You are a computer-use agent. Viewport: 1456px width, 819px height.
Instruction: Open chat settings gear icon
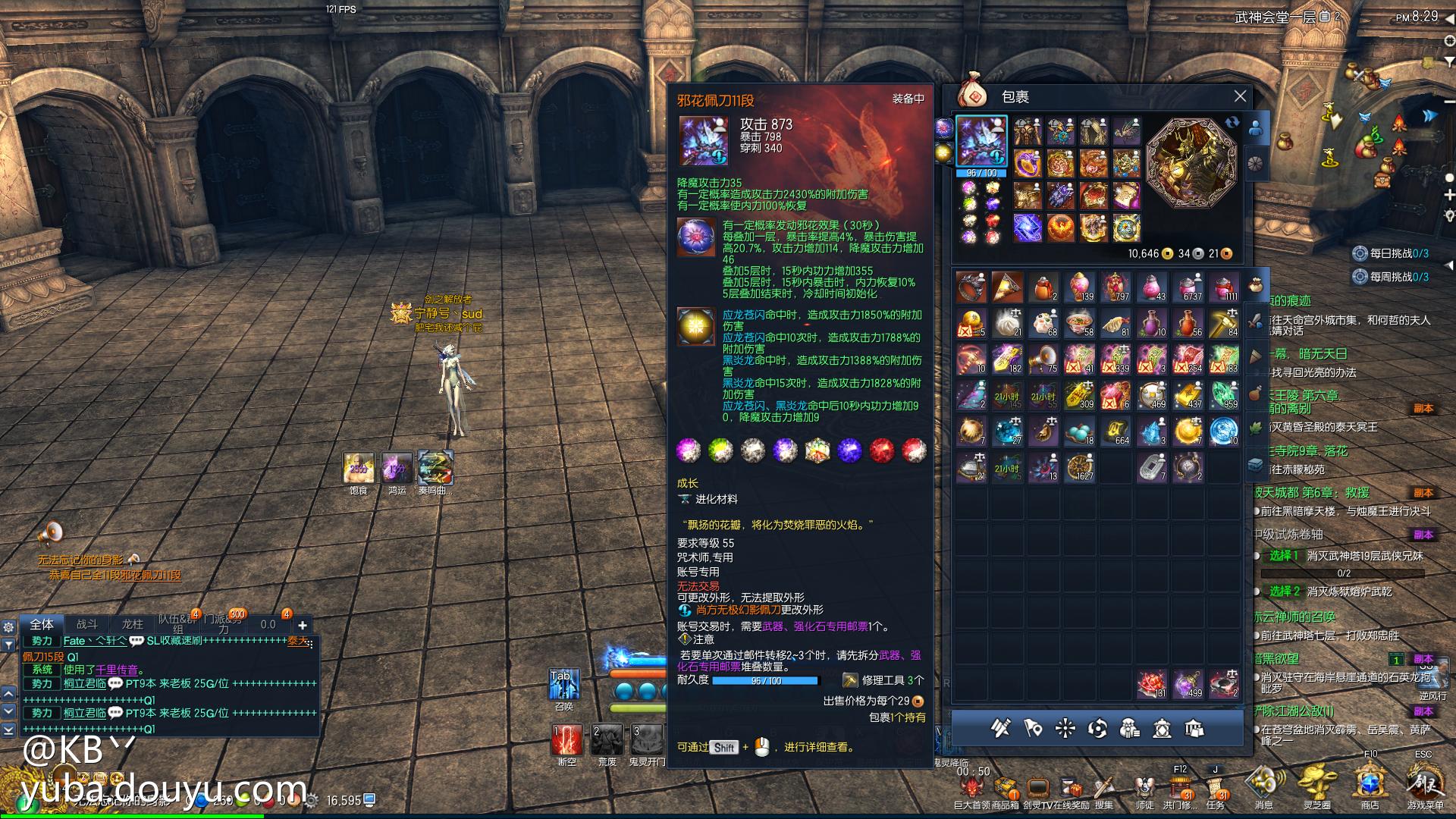click(8, 627)
